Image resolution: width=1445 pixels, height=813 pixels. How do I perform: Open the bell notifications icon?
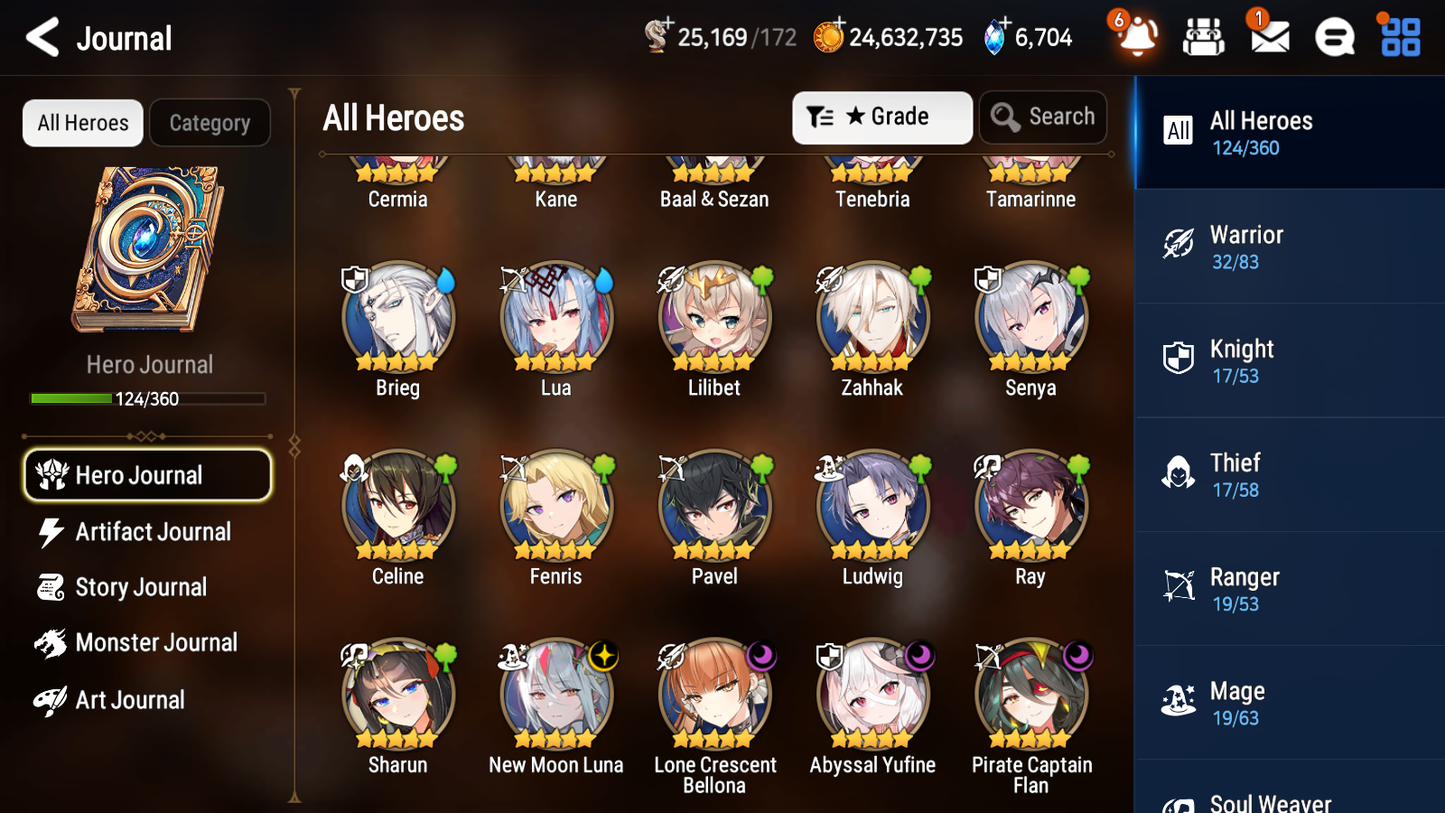[1137, 36]
